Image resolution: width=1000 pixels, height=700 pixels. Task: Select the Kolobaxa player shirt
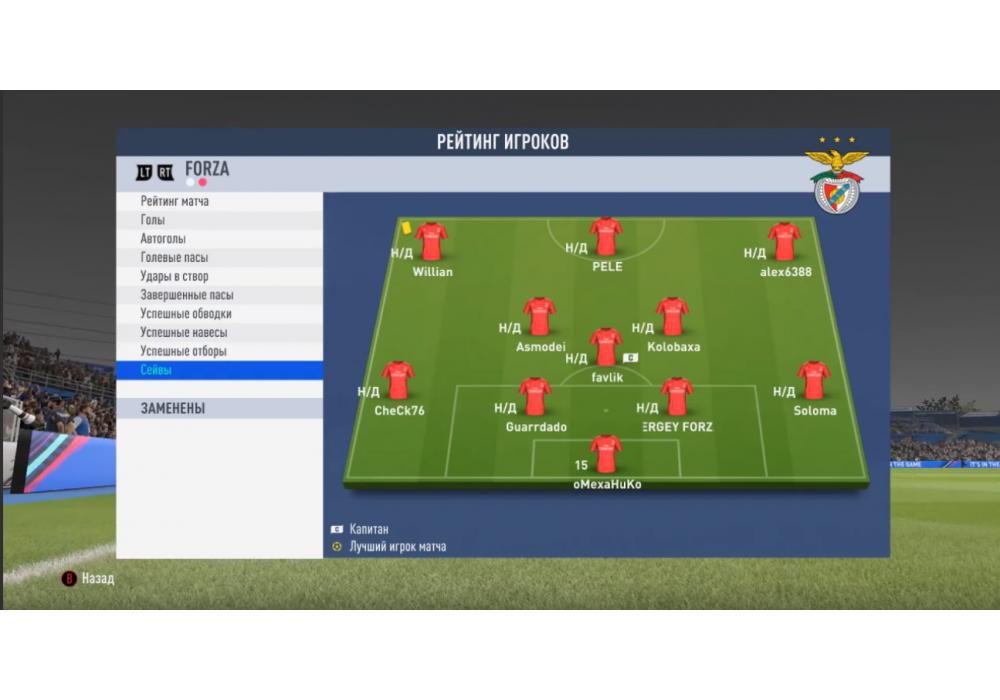click(x=672, y=317)
